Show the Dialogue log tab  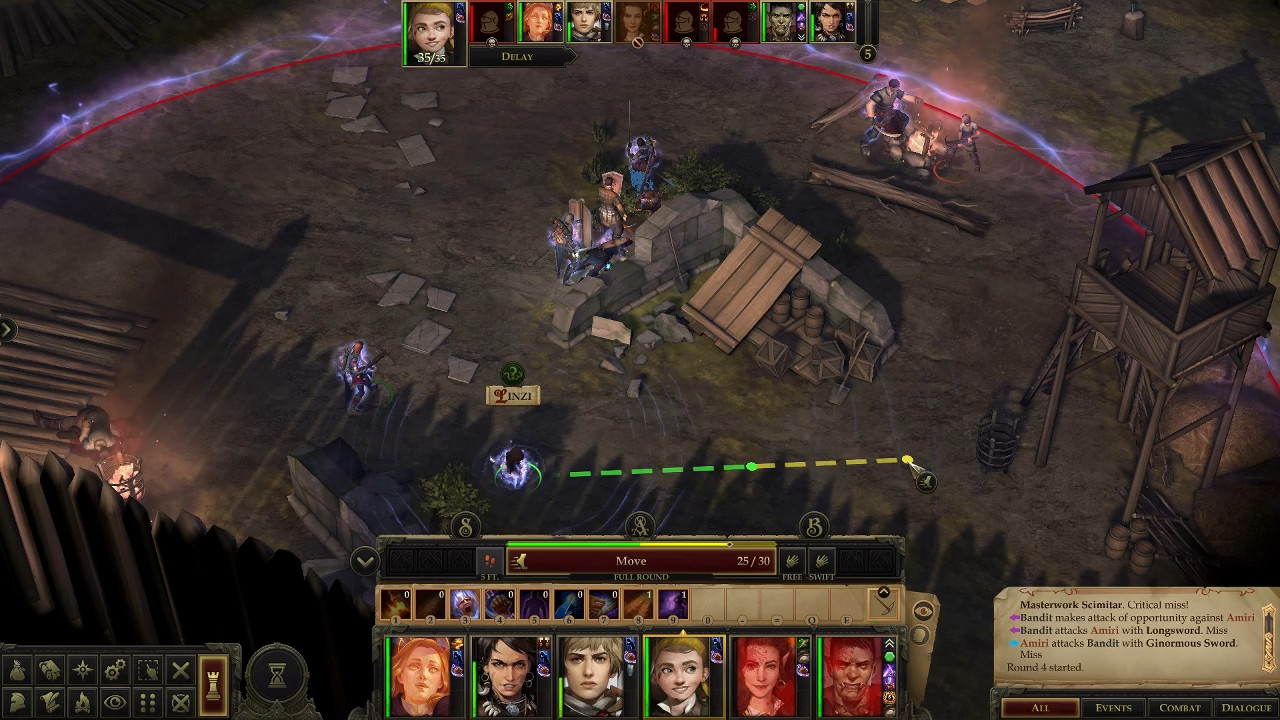coord(1245,708)
